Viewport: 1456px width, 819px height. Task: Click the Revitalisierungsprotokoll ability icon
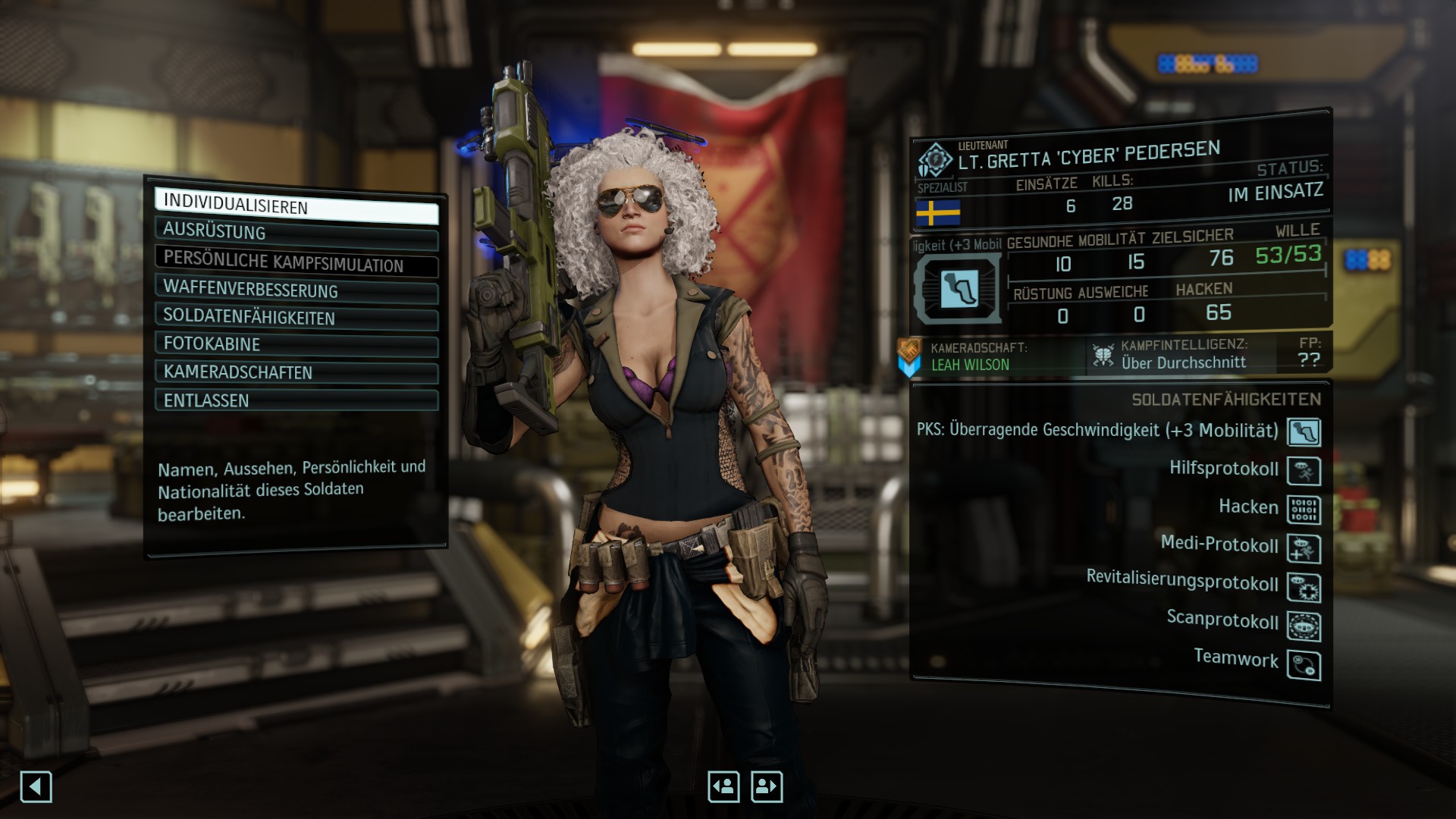click(x=1304, y=587)
